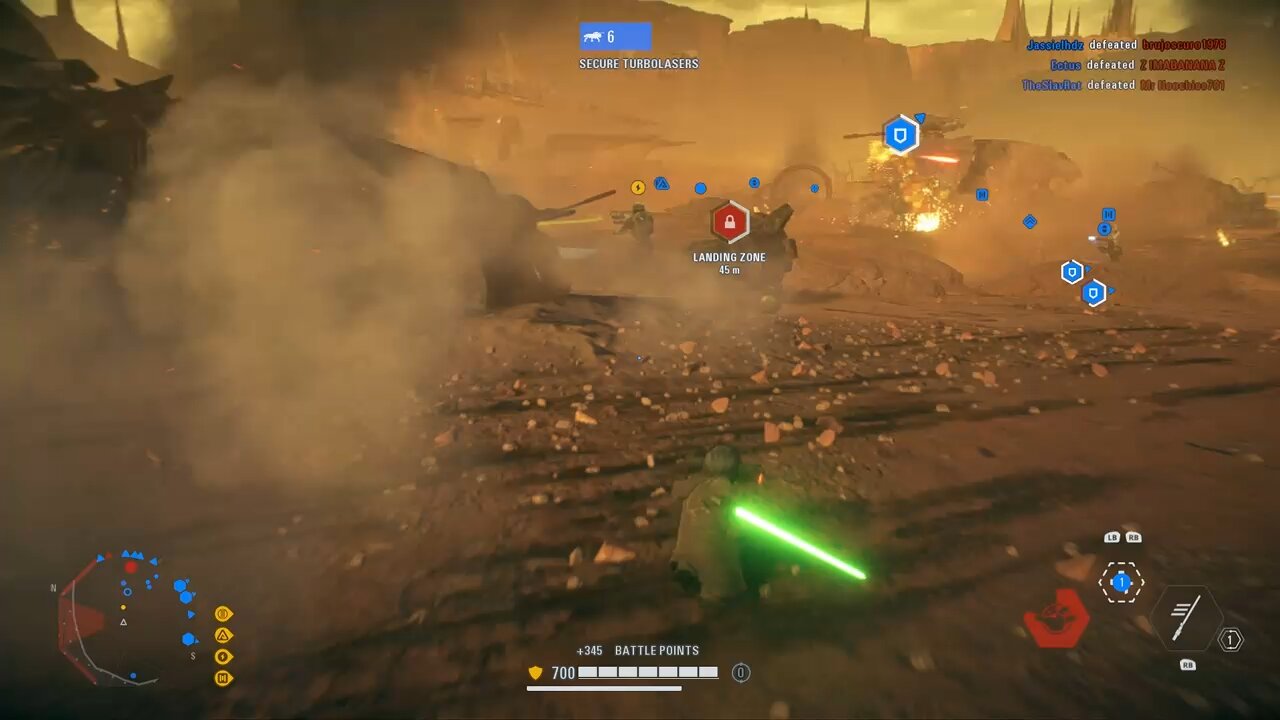Toggle the blue diamond objective marker
This screenshot has width=1280, height=720.
pos(1030,222)
